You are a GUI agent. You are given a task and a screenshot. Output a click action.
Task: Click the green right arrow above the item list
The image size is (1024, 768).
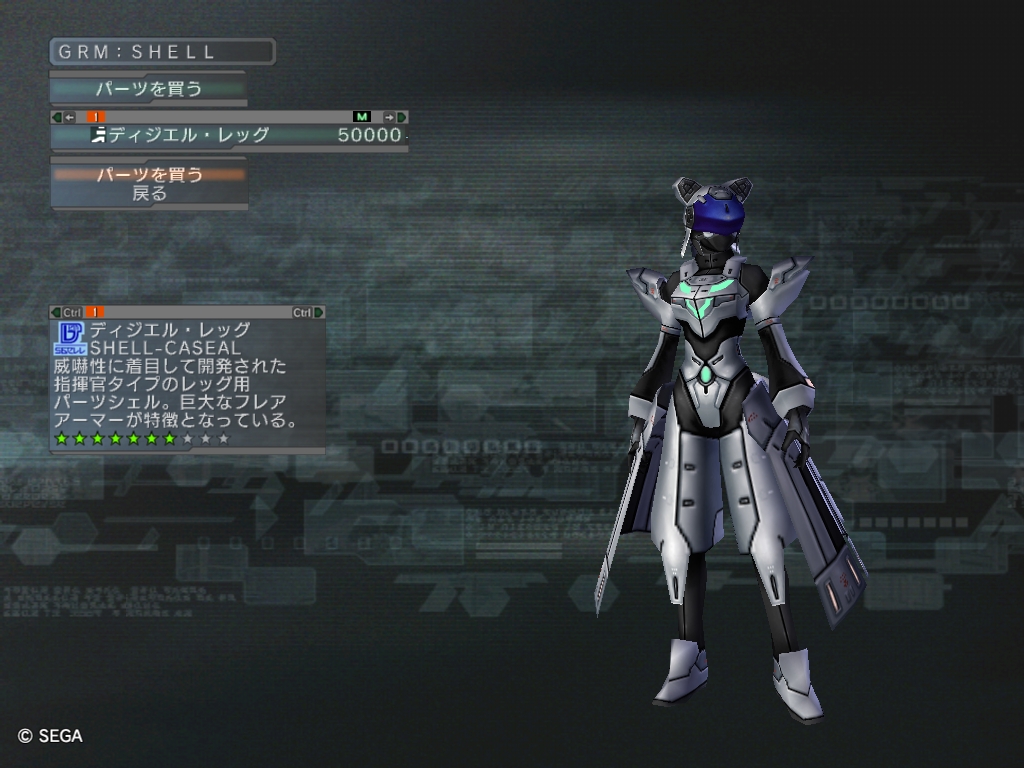click(x=401, y=117)
